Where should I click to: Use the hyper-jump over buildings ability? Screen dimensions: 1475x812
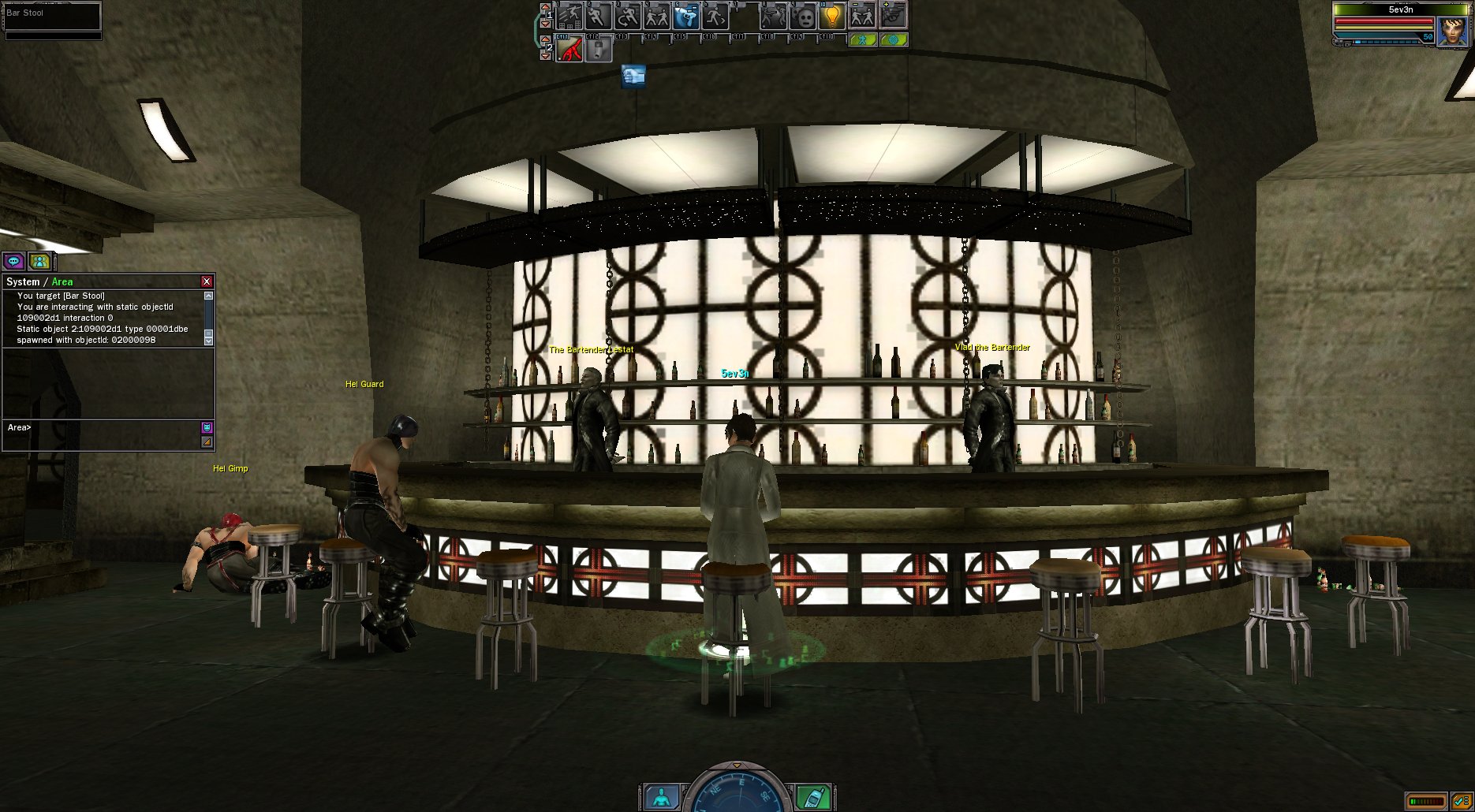(x=569, y=16)
